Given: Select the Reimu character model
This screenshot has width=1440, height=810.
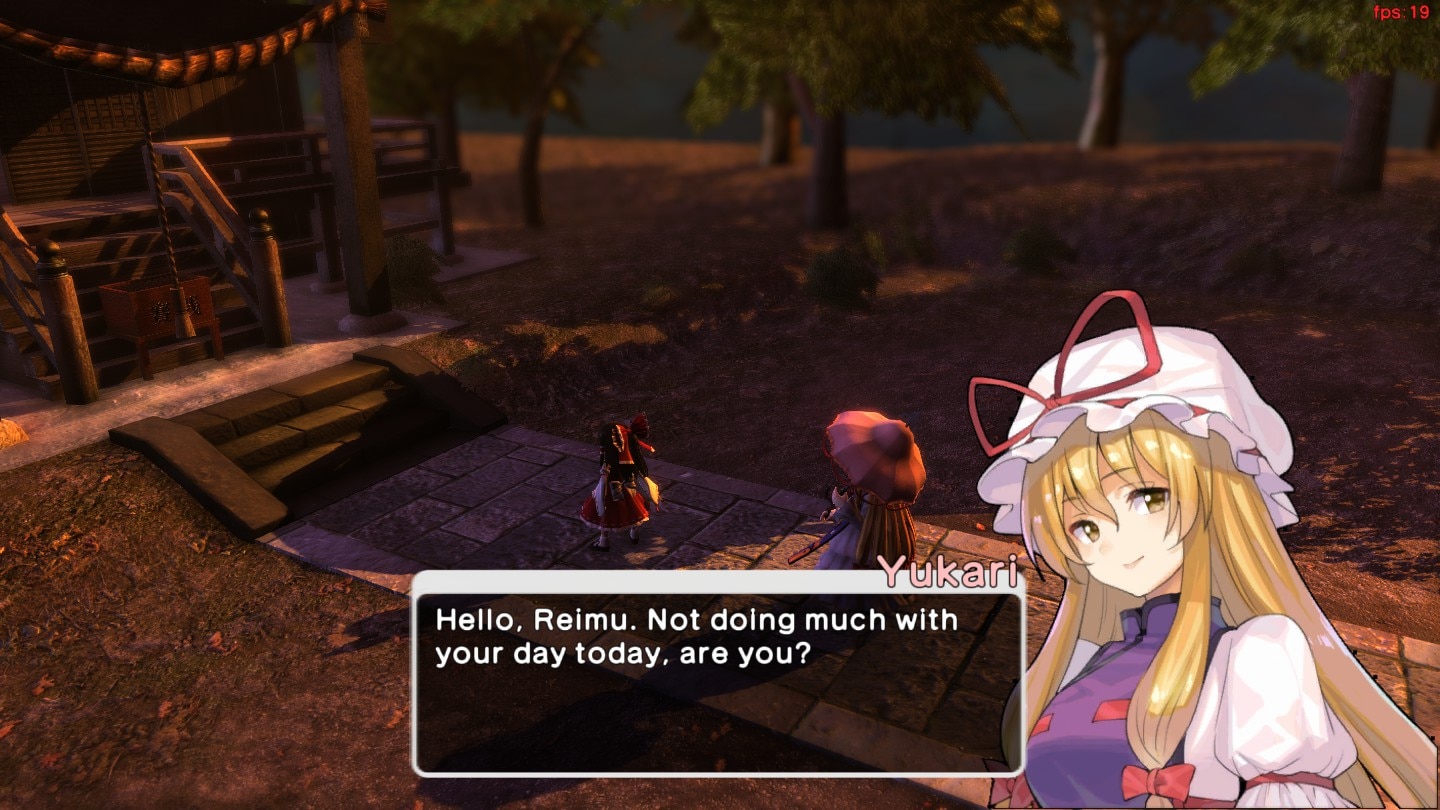Looking at the screenshot, I should (x=620, y=490).
